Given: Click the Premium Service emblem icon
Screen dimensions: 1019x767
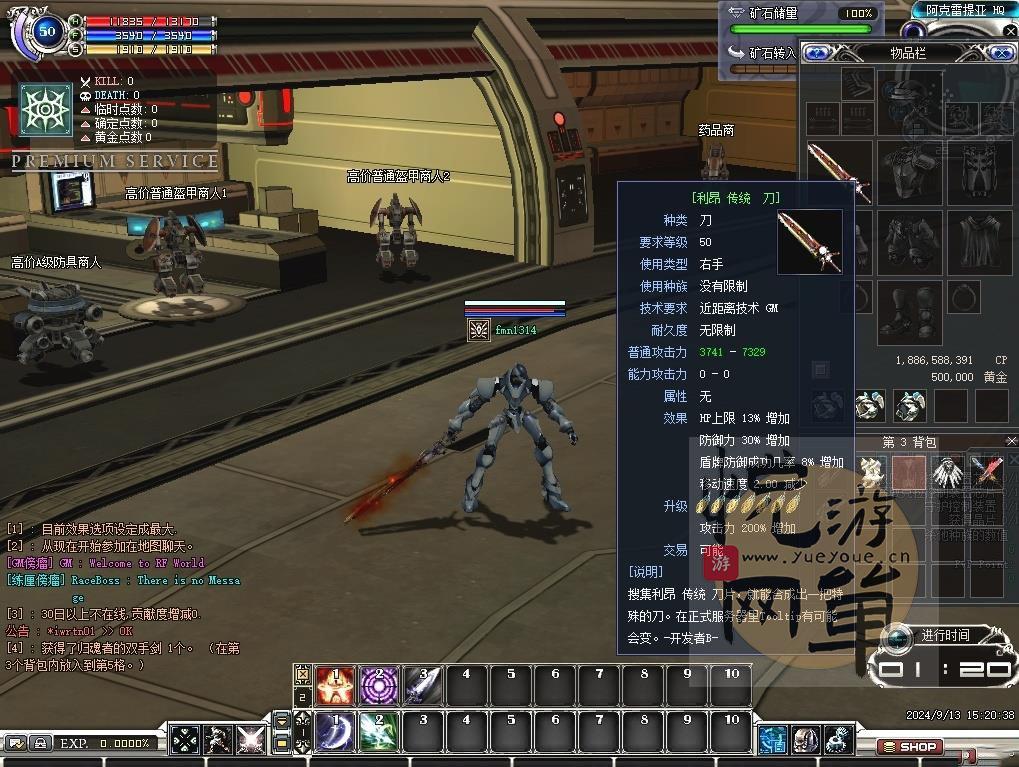Looking at the screenshot, I should point(46,110).
